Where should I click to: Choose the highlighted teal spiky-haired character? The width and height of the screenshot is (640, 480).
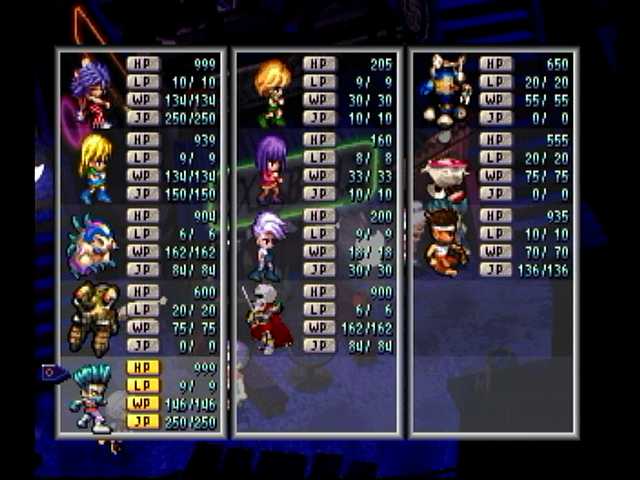[x=92, y=396]
